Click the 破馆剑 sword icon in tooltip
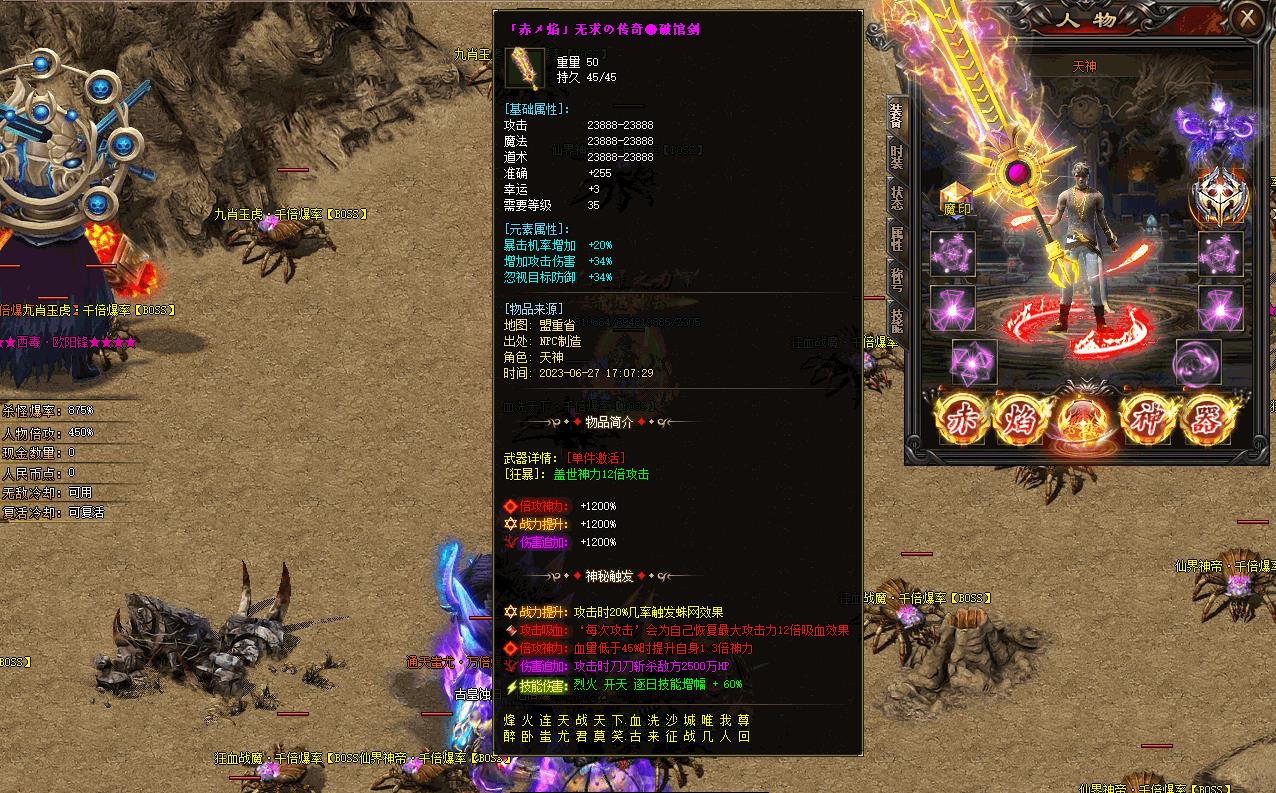The height and width of the screenshot is (793, 1276). 525,68
